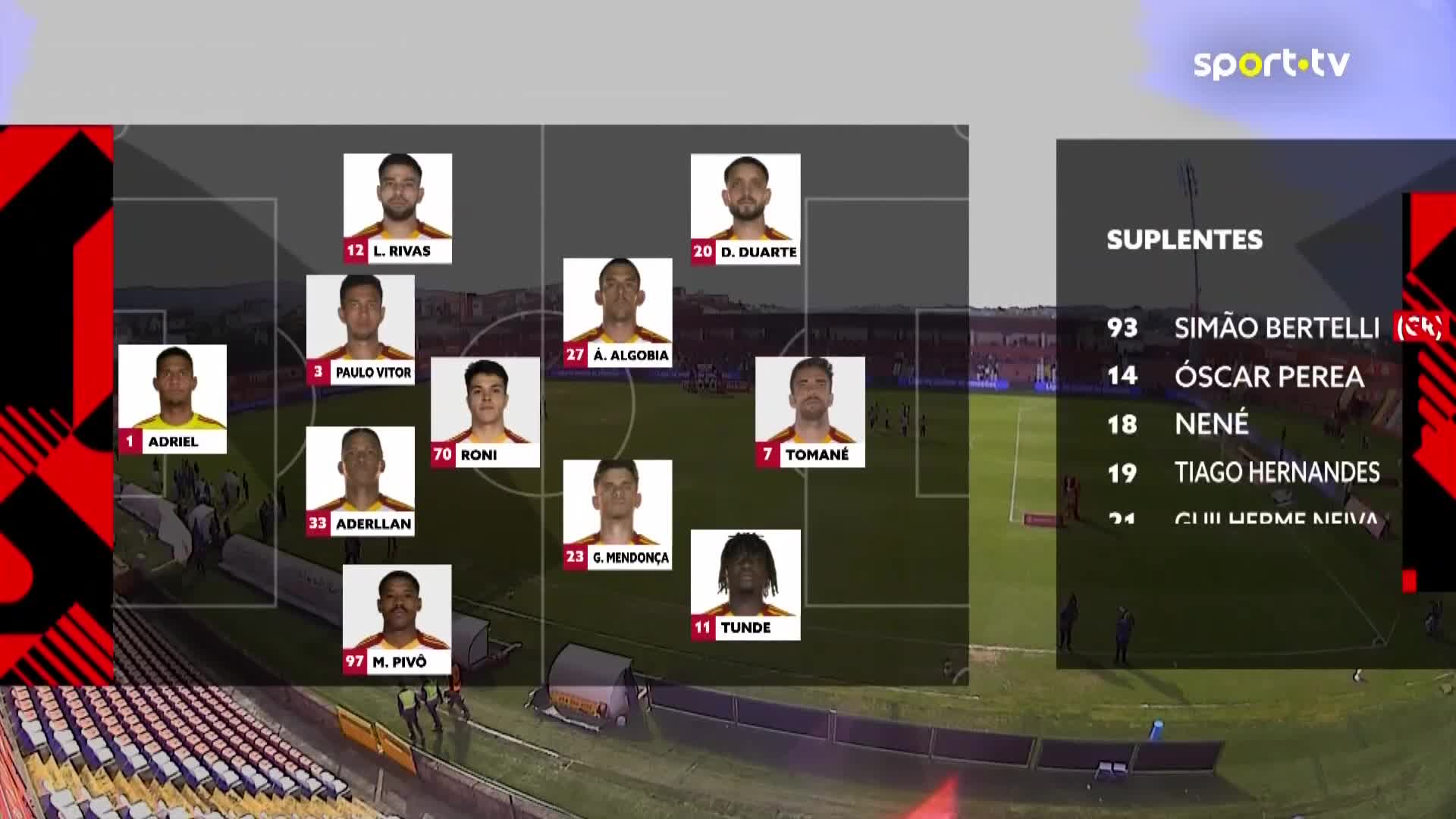Select Tunde's number 11 card
The image size is (1456, 819).
[745, 585]
